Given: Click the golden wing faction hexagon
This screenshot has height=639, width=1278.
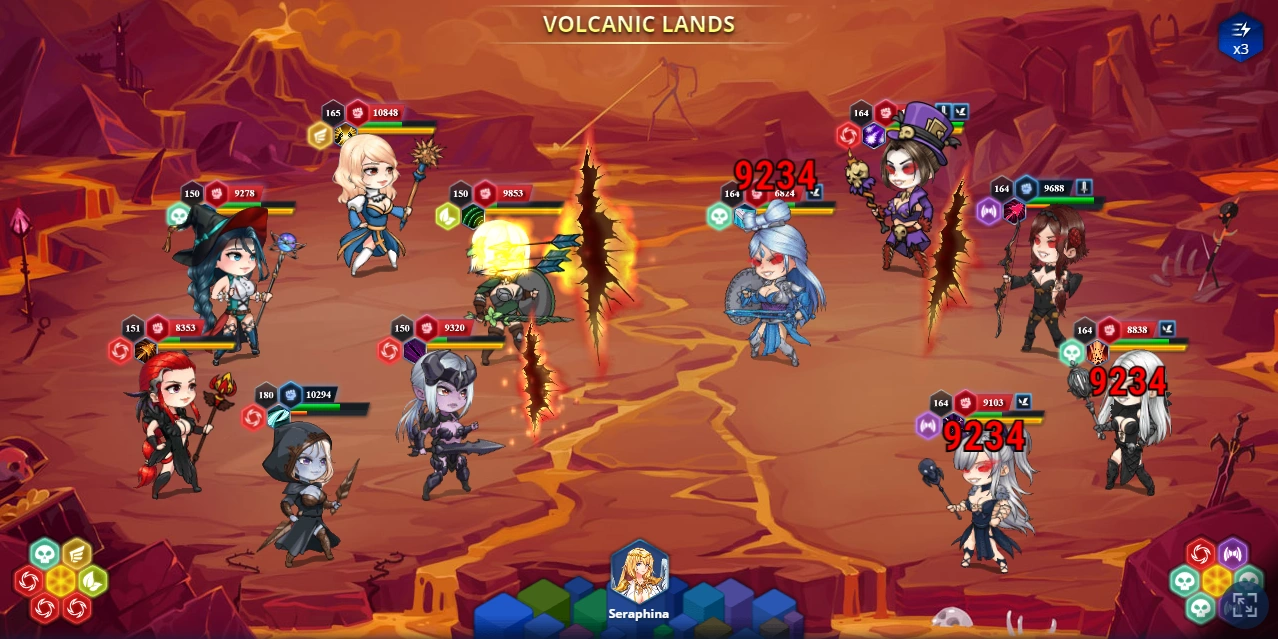Looking at the screenshot, I should point(77,553).
